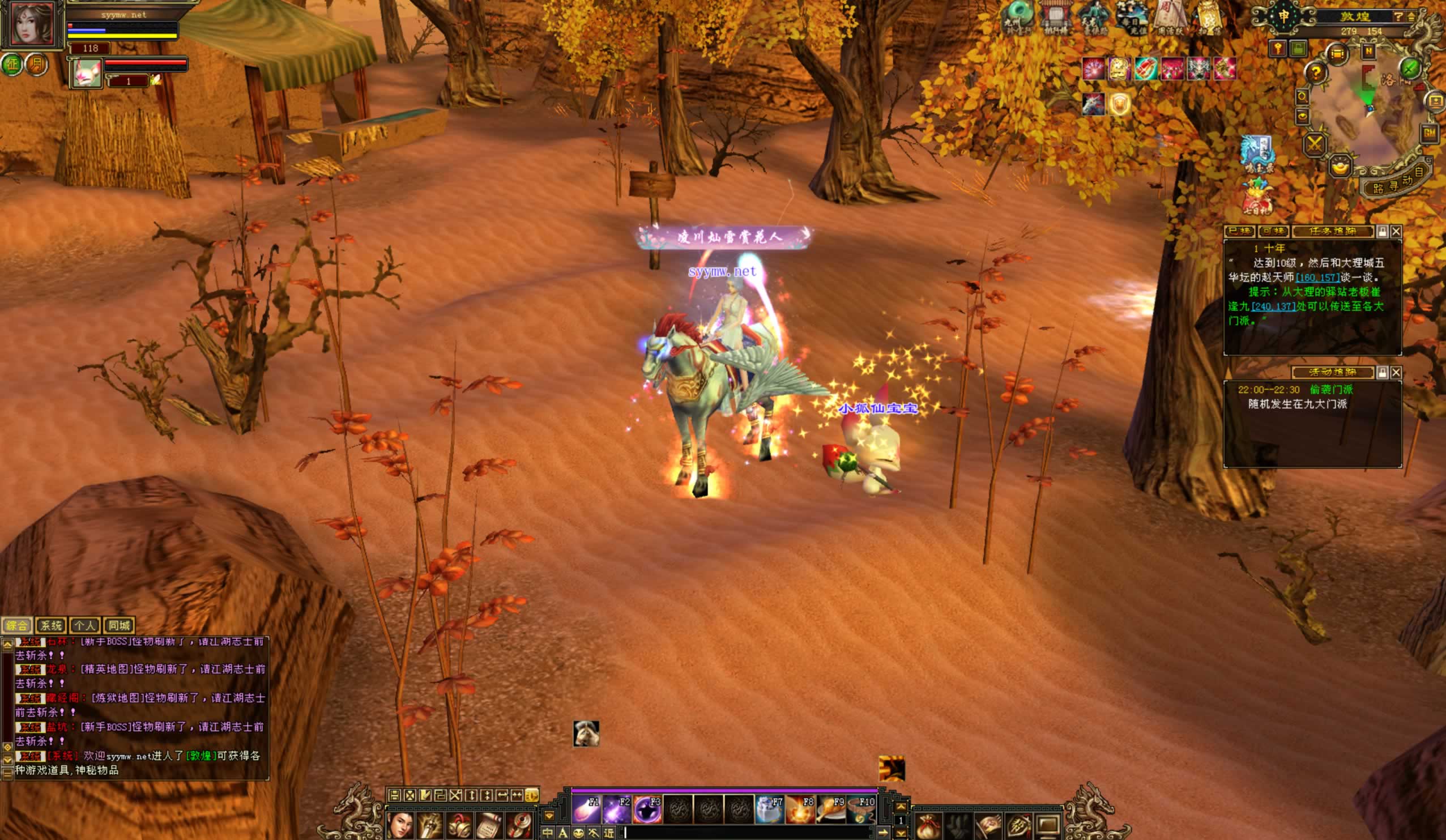Switch chat to the 系统 tab
The height and width of the screenshot is (840, 1446).
coord(50,625)
